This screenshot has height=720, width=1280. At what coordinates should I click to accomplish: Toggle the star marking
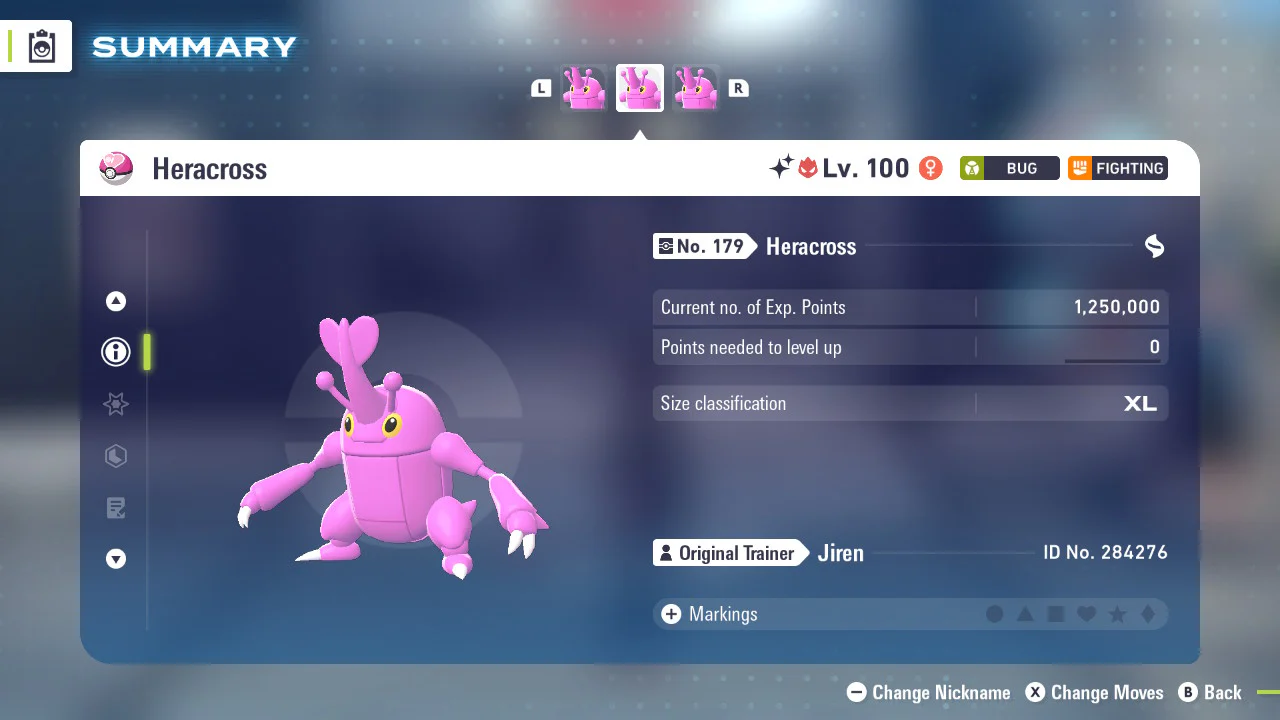coord(1117,614)
